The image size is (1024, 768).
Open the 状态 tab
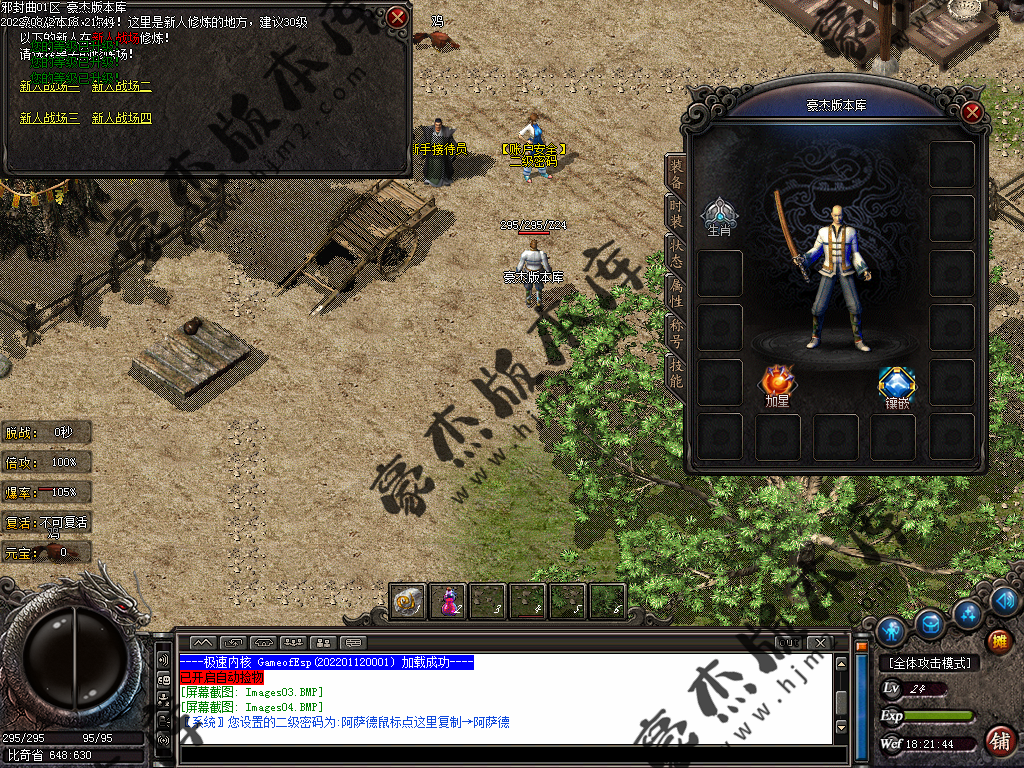click(677, 250)
